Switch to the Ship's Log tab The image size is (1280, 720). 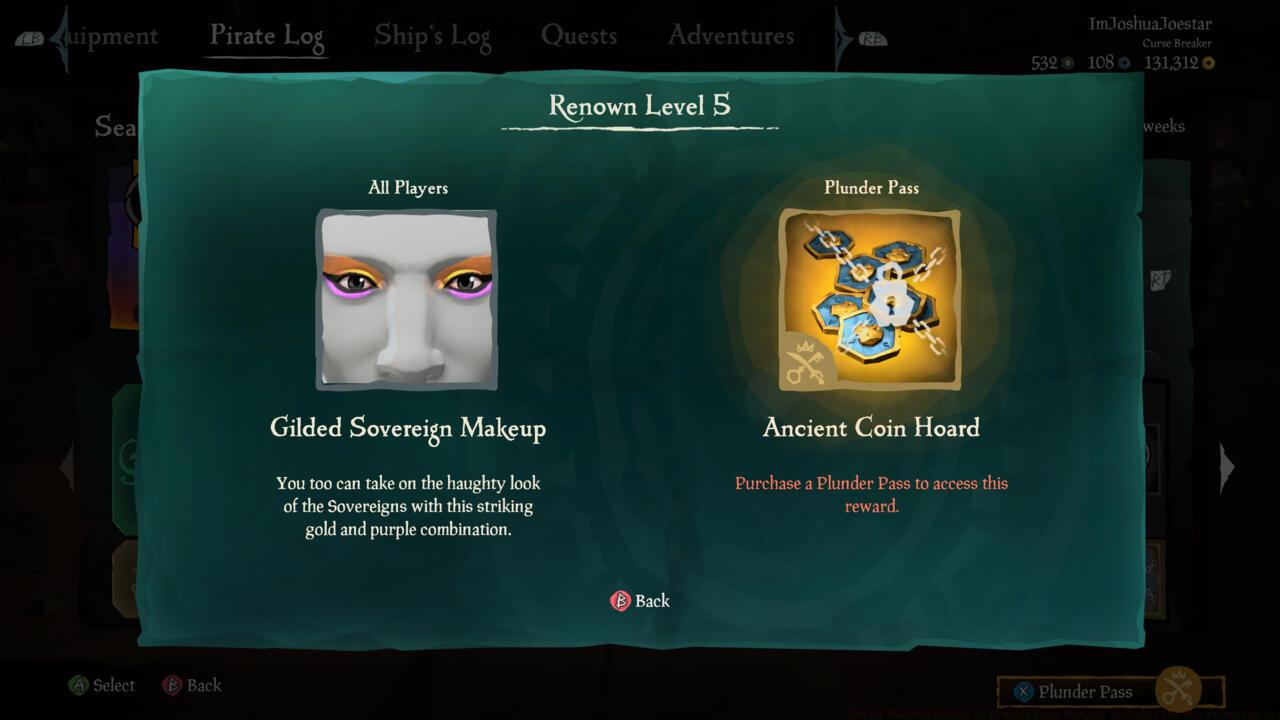pos(432,35)
